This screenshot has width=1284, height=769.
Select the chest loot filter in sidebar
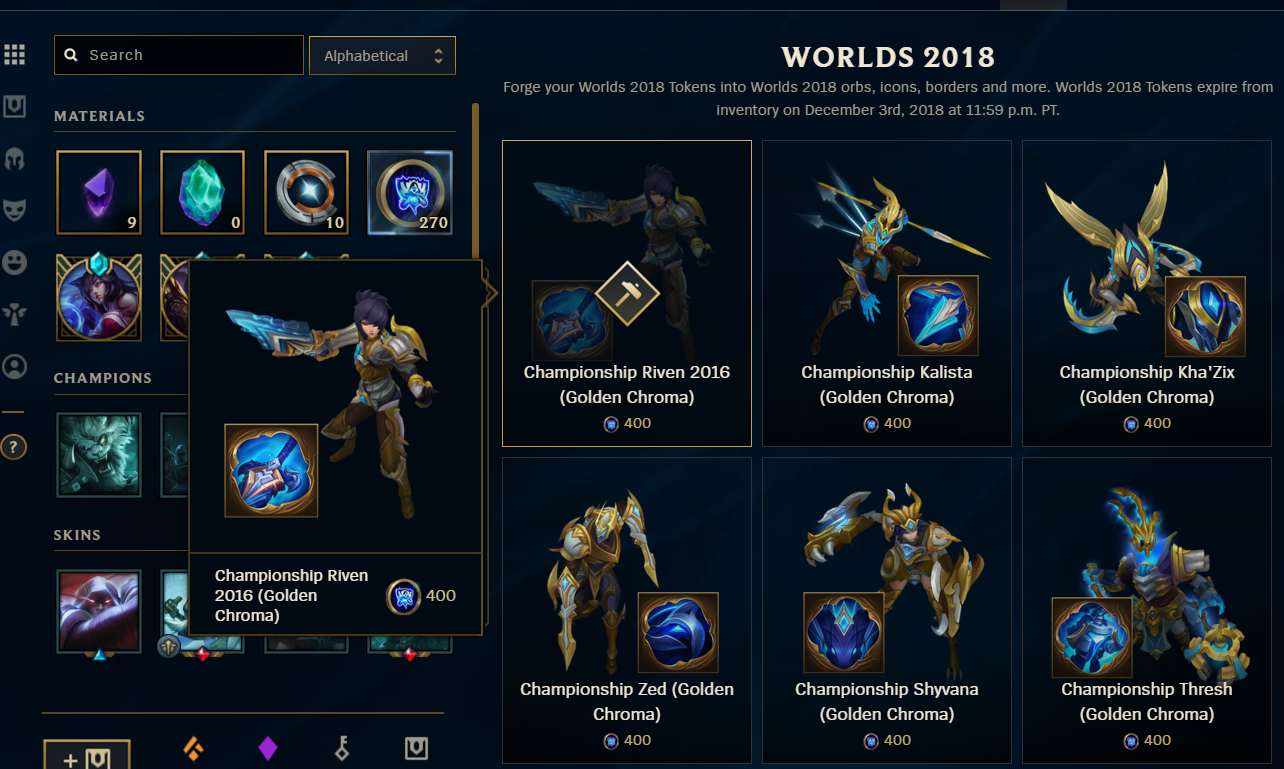[15, 107]
